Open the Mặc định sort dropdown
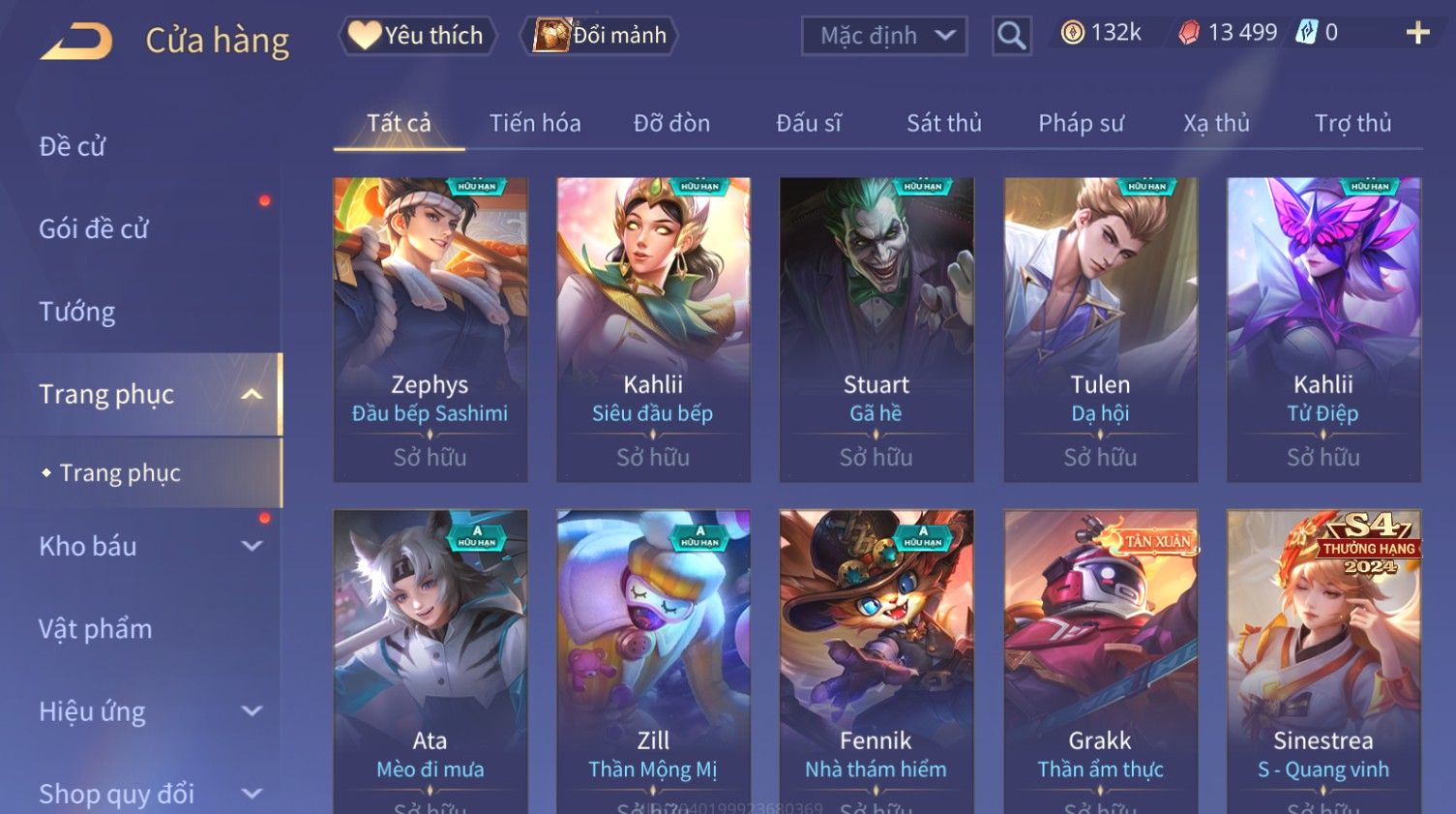 (x=884, y=36)
